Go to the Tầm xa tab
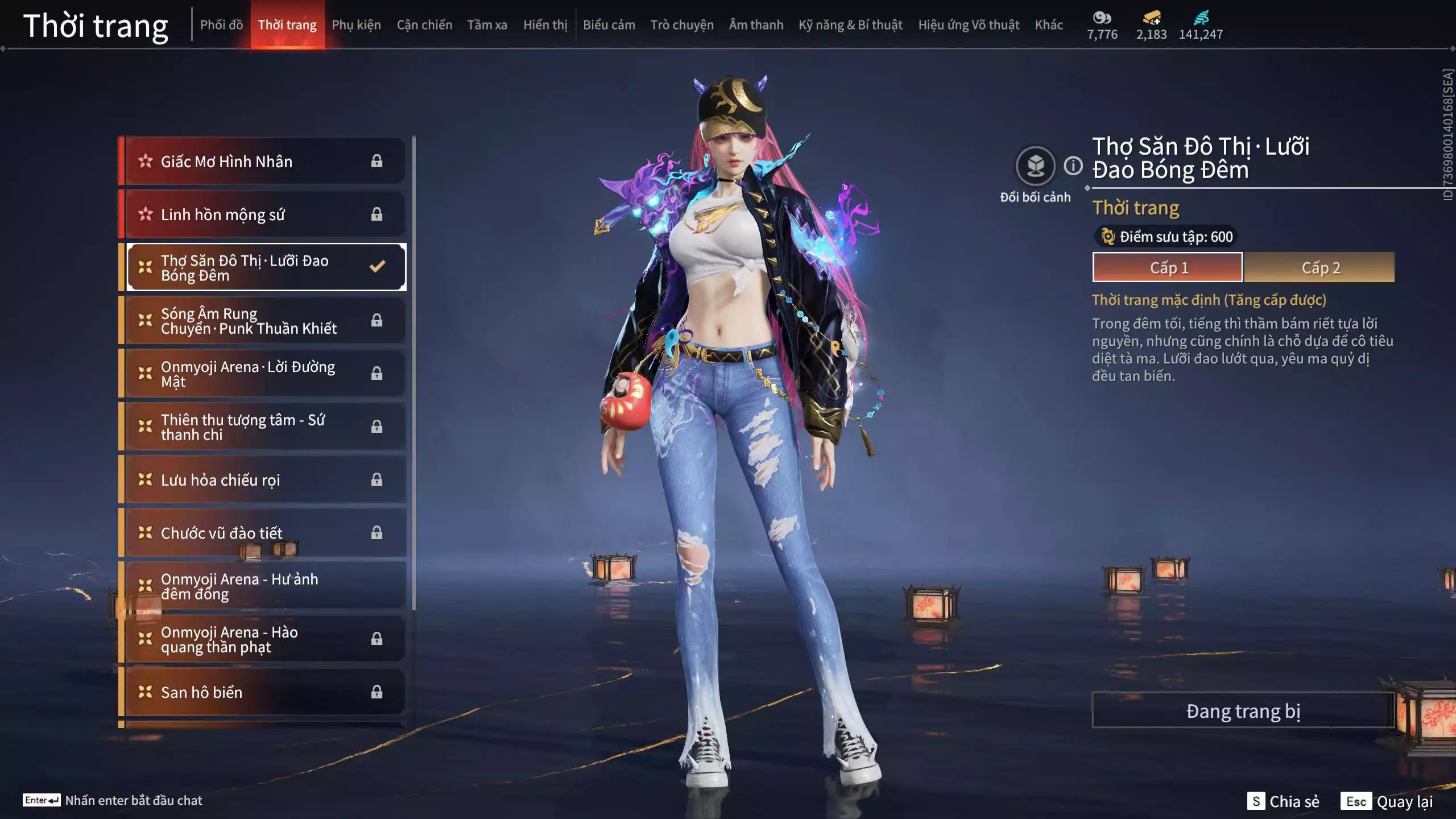 tap(487, 25)
